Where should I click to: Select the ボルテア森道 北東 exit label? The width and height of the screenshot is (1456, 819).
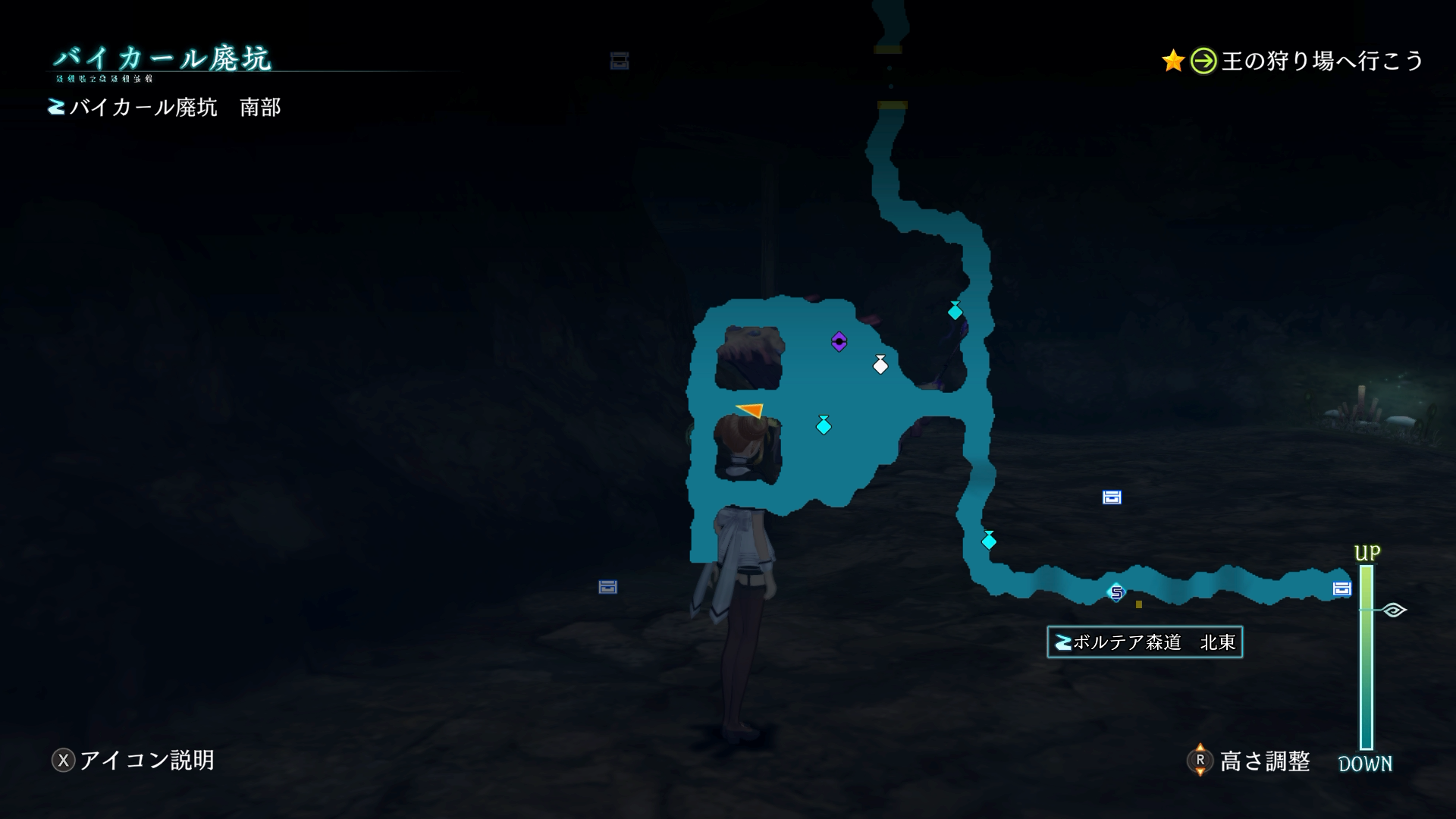click(1144, 642)
